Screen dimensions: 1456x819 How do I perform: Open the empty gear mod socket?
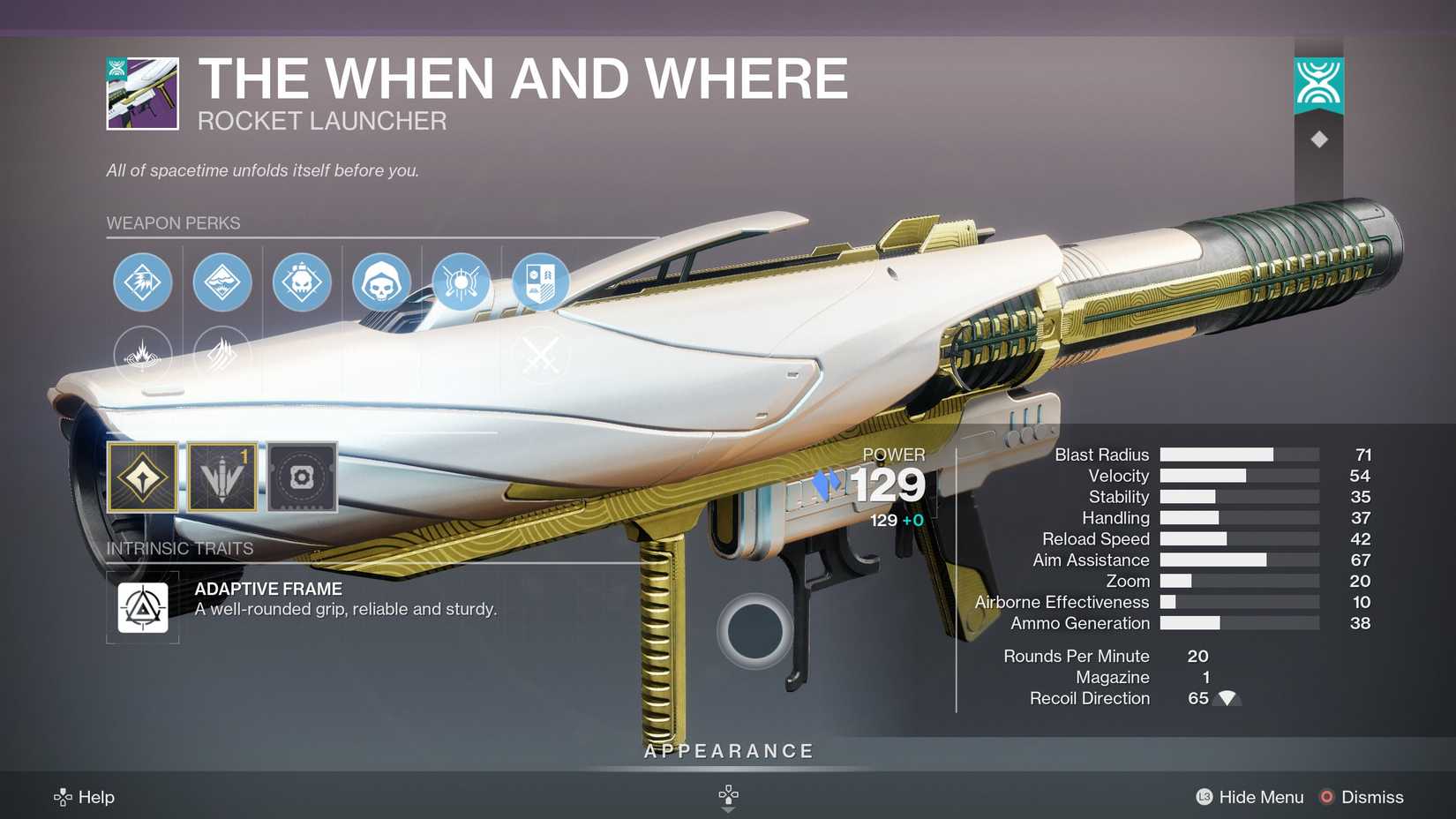click(x=303, y=477)
